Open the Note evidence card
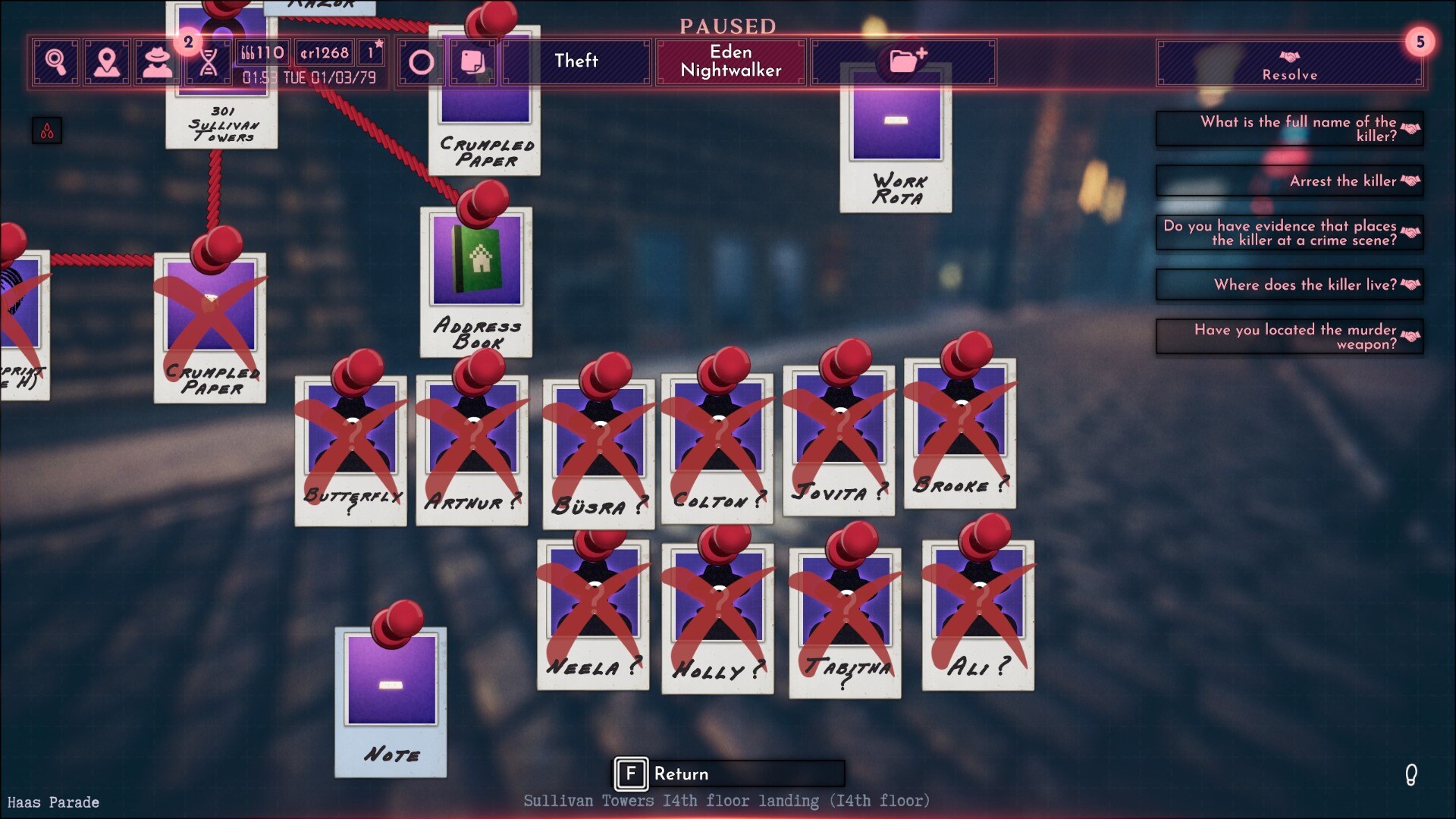The width and height of the screenshot is (1456, 819). pyautogui.click(x=391, y=701)
